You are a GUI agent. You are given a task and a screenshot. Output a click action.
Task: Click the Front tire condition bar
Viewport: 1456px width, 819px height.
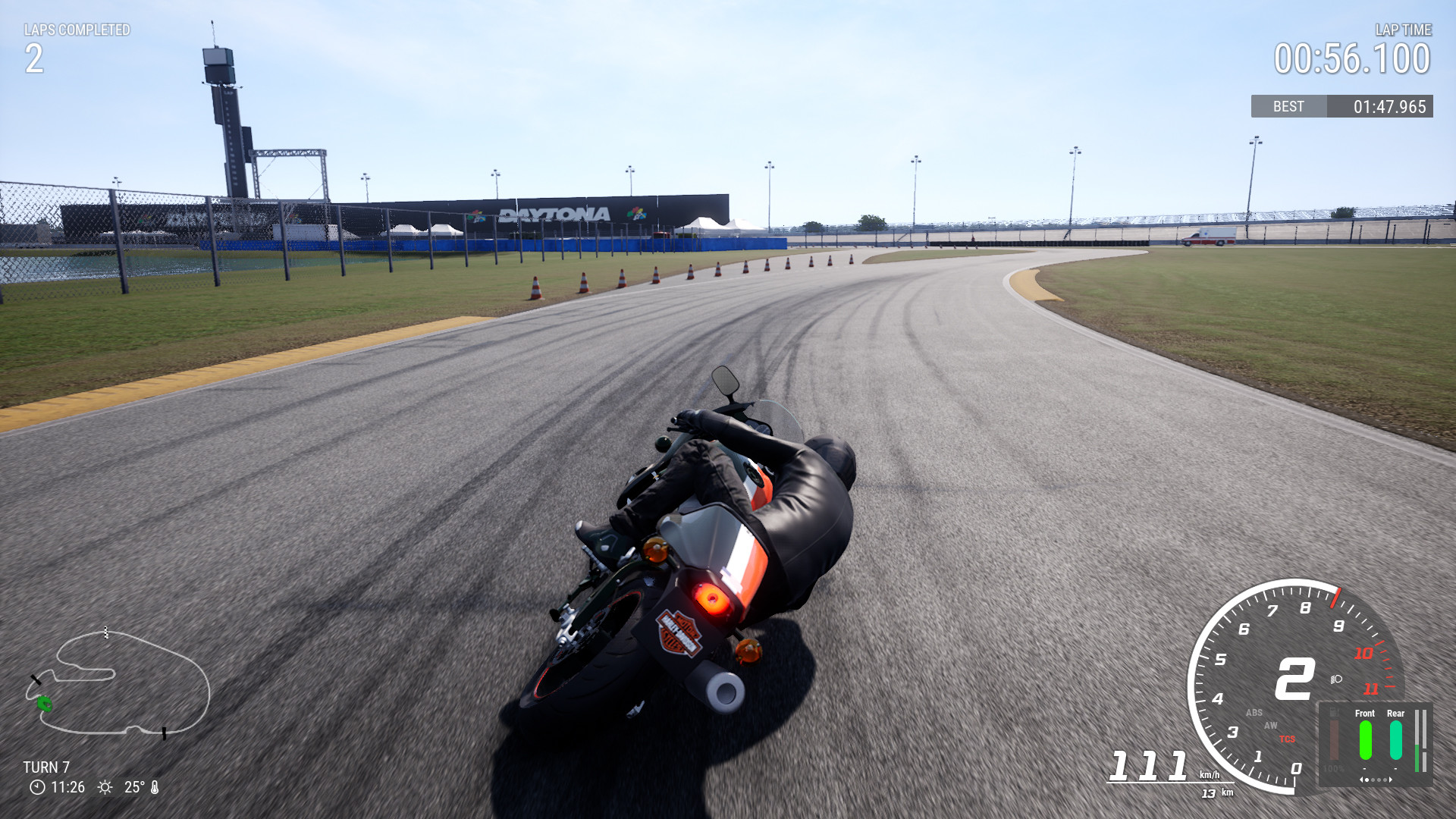[1364, 740]
